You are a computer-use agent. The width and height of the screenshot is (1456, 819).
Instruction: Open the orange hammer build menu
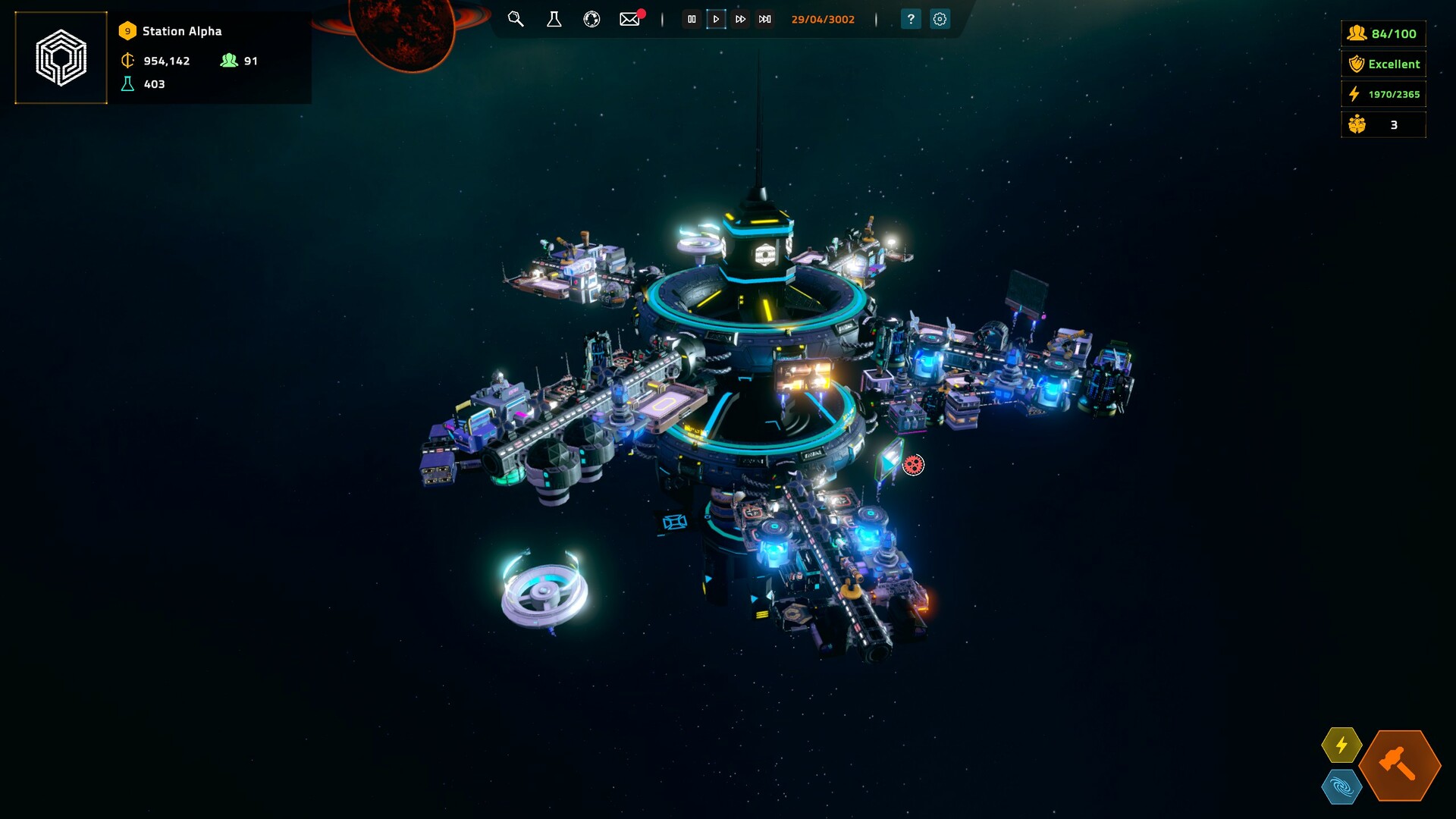1399,765
